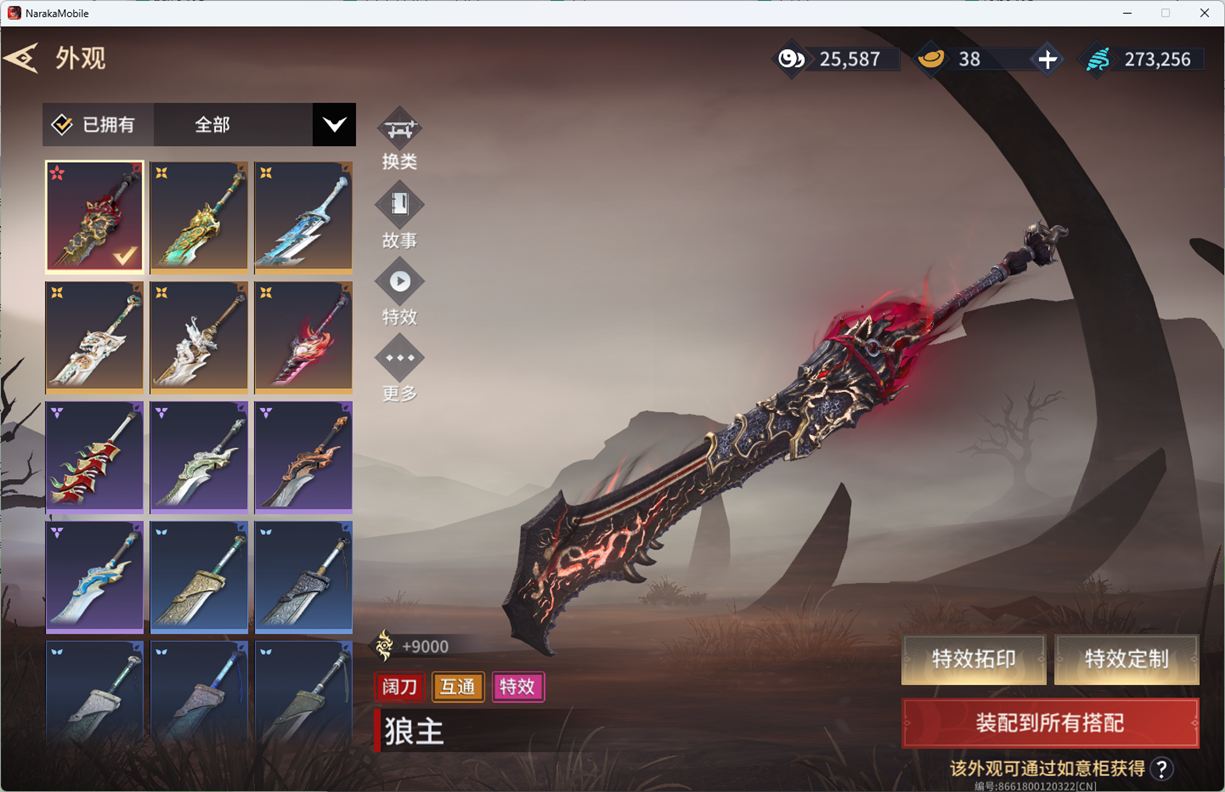Select the green-gold dragon blade skin
Screen dimensions: 1225x792
click(x=199, y=217)
